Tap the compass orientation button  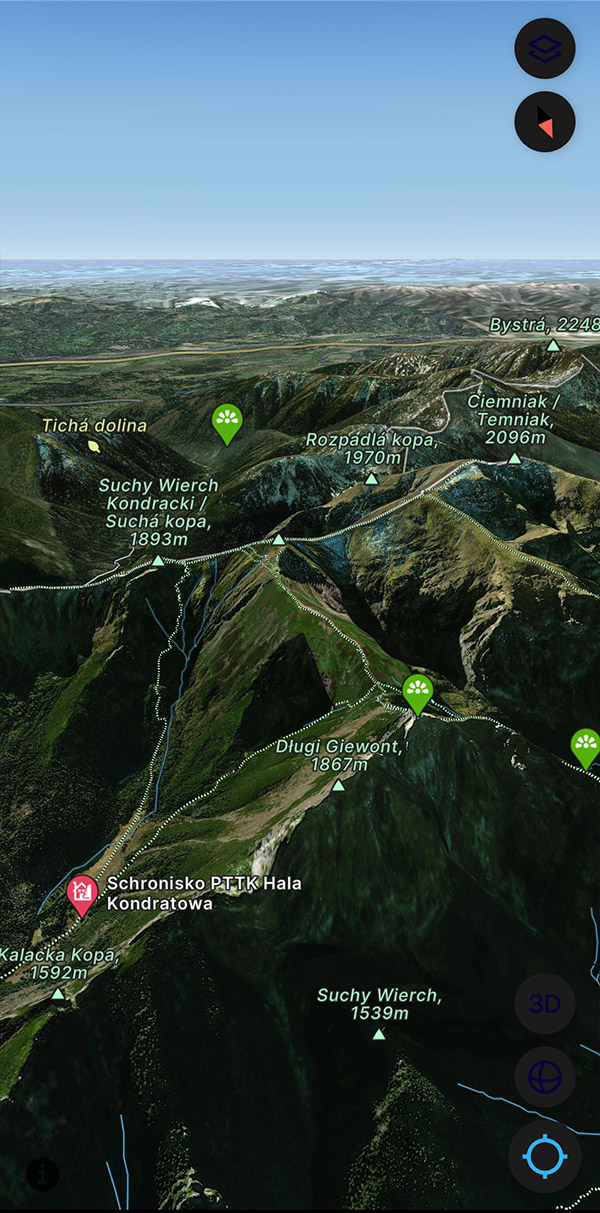point(545,122)
